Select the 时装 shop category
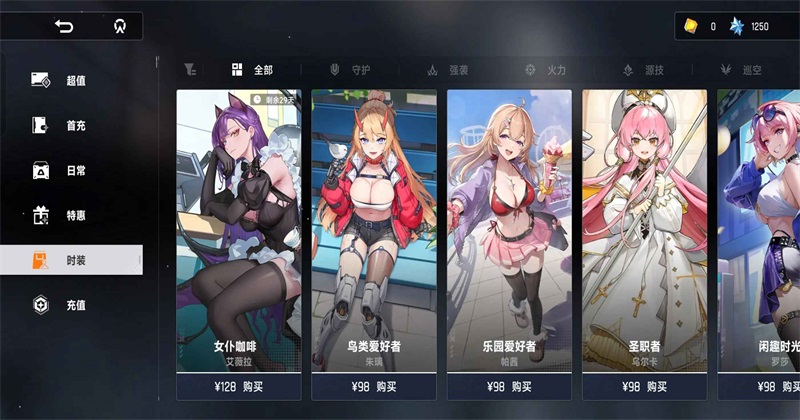Image resolution: width=800 pixels, height=420 pixels. pyautogui.click(x=70, y=260)
